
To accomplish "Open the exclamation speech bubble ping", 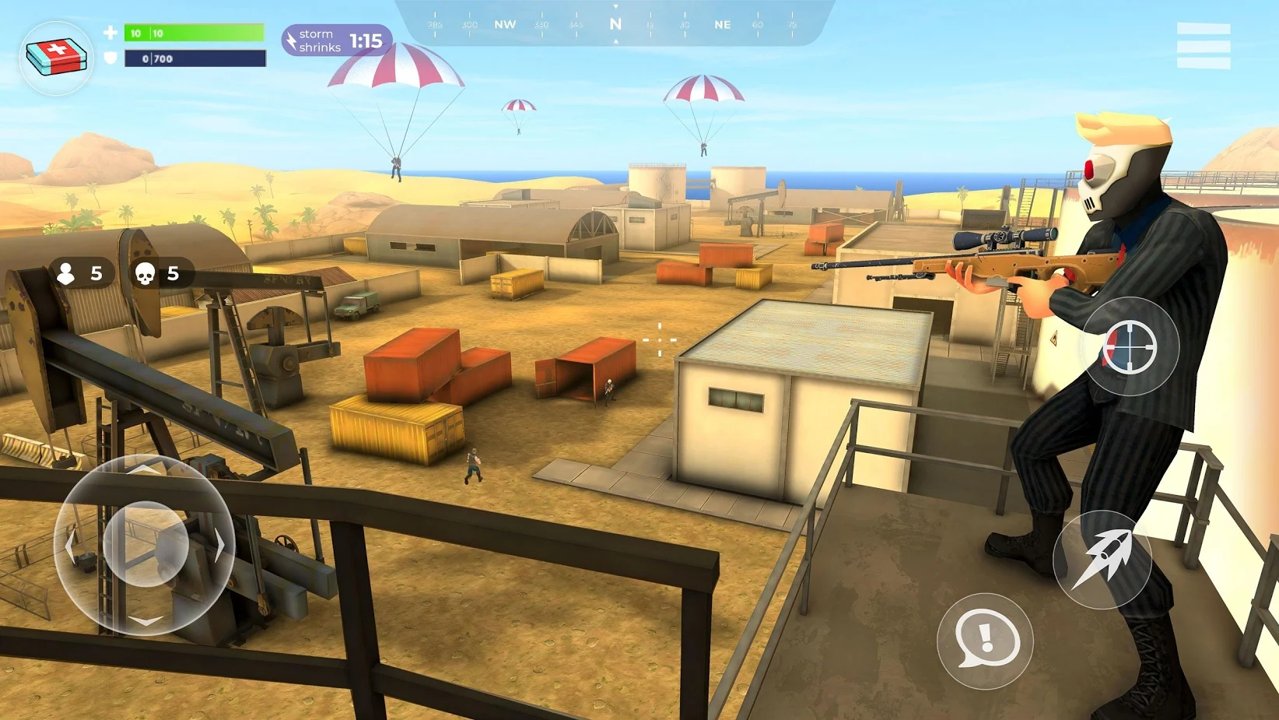I will 985,640.
